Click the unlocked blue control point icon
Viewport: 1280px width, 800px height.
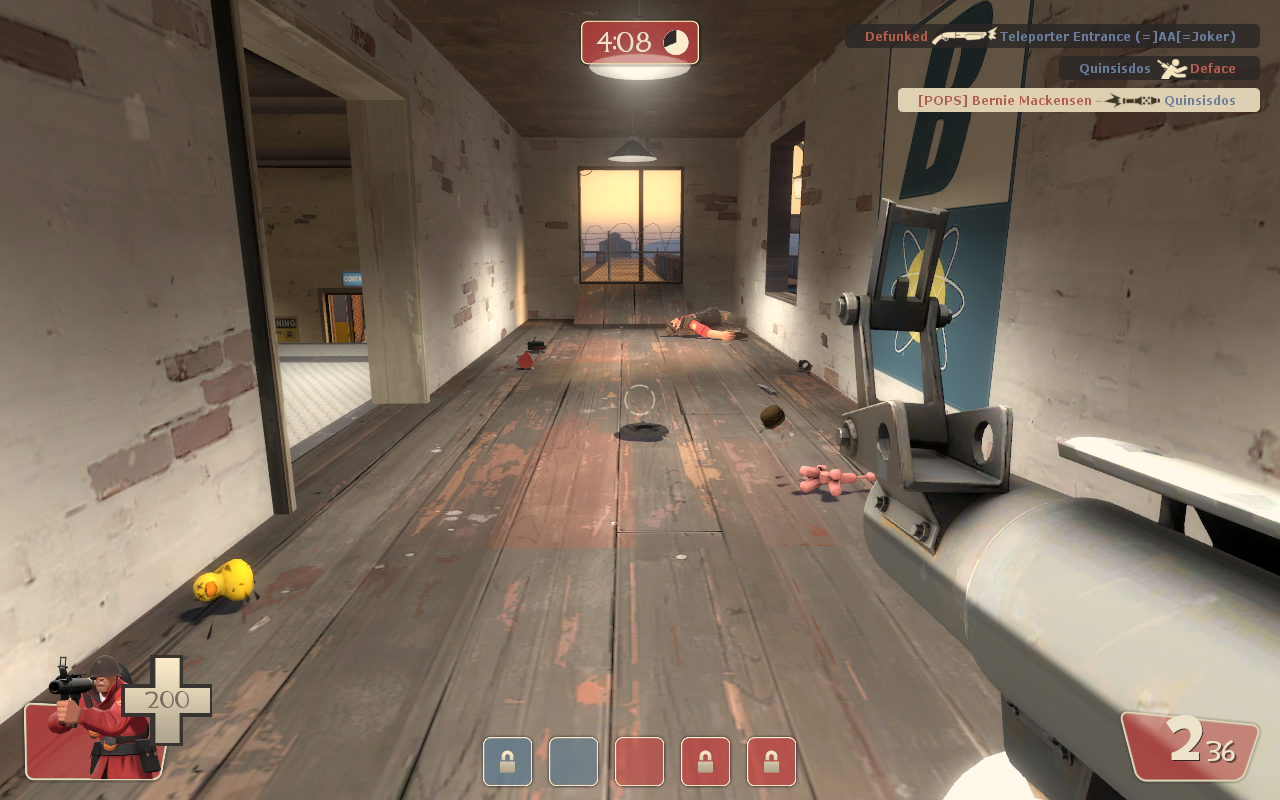pyautogui.click(x=573, y=762)
